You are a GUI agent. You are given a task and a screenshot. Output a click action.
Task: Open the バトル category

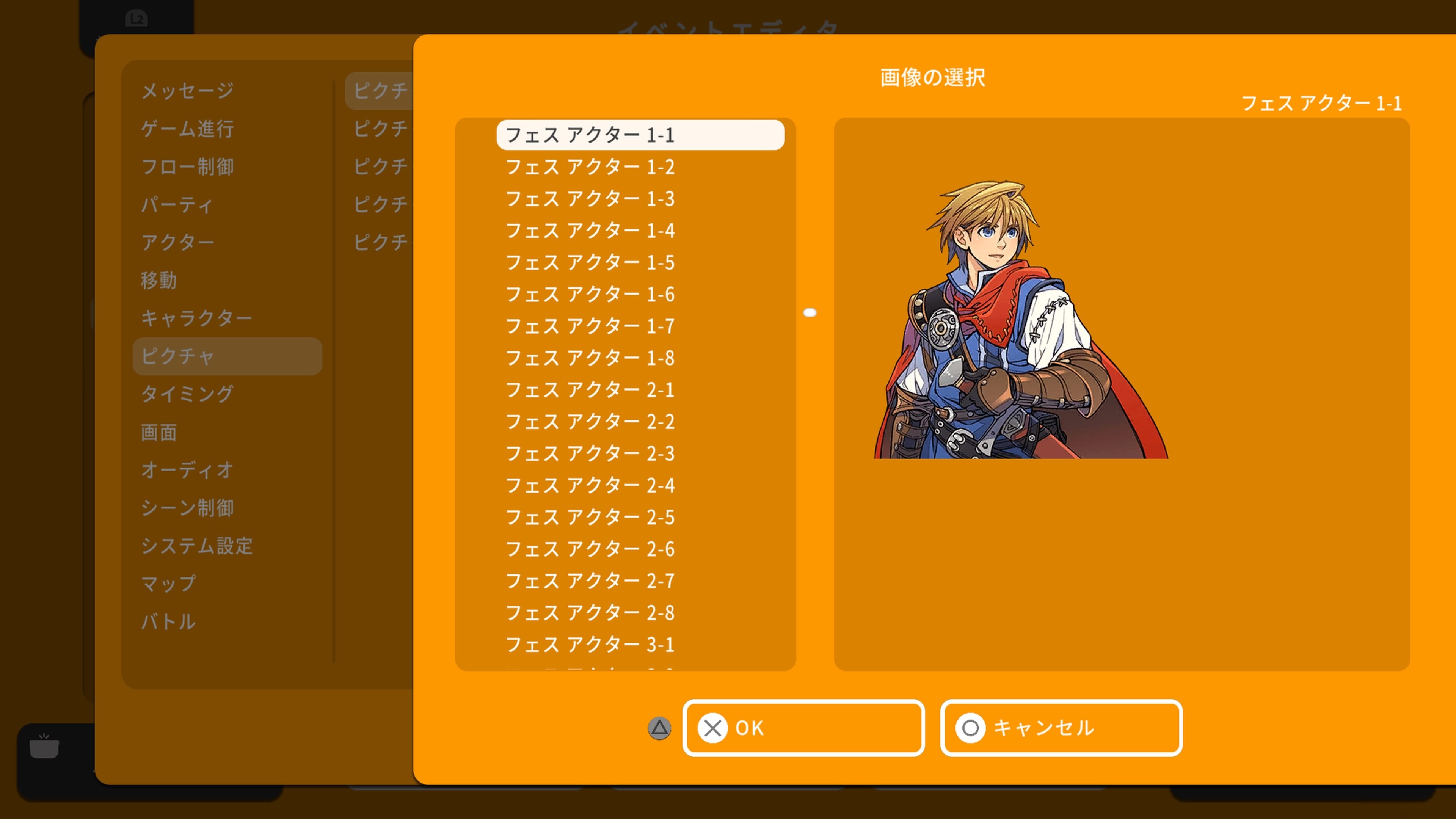pos(168,622)
